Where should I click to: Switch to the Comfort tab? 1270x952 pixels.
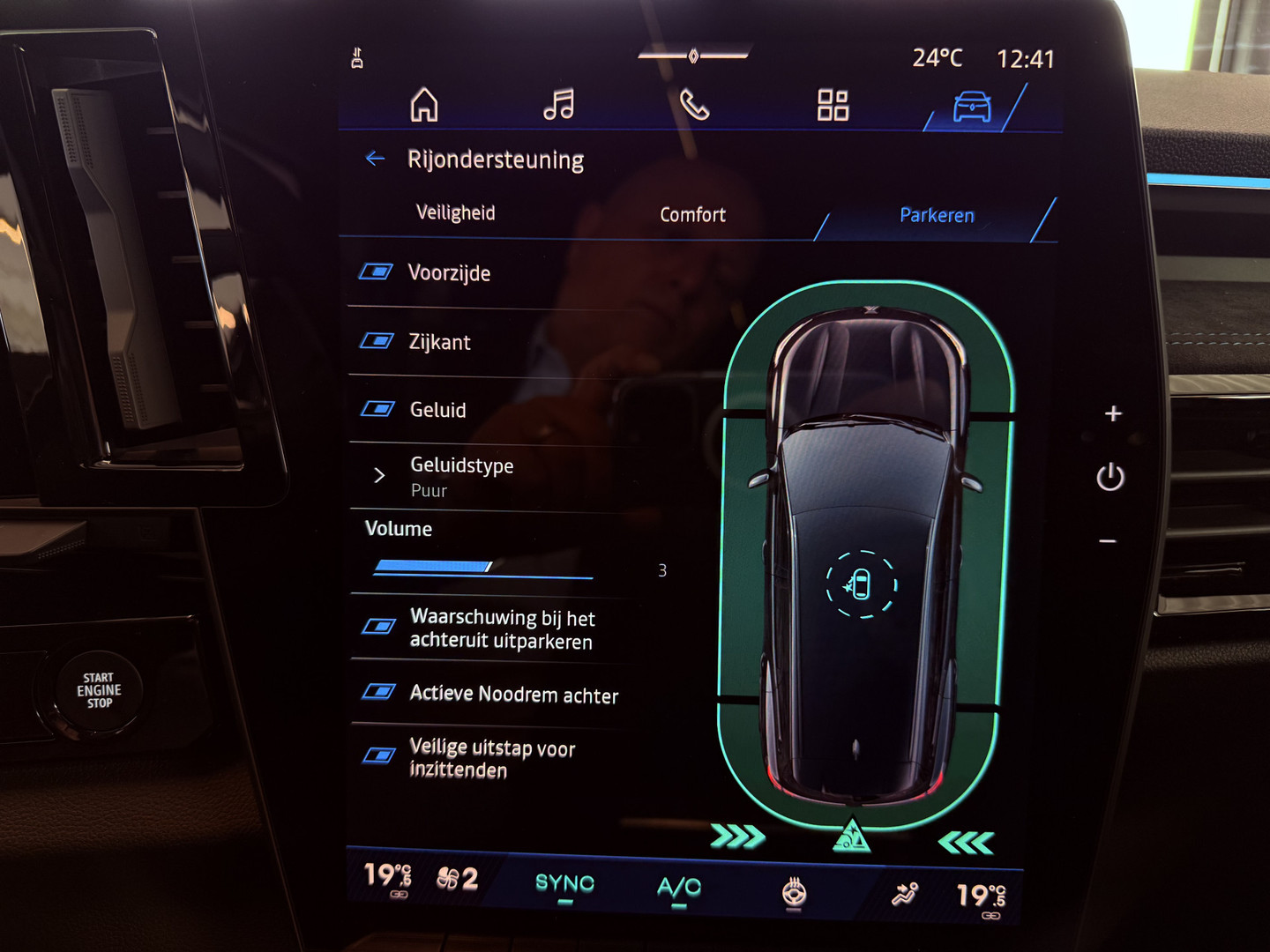[x=692, y=214]
